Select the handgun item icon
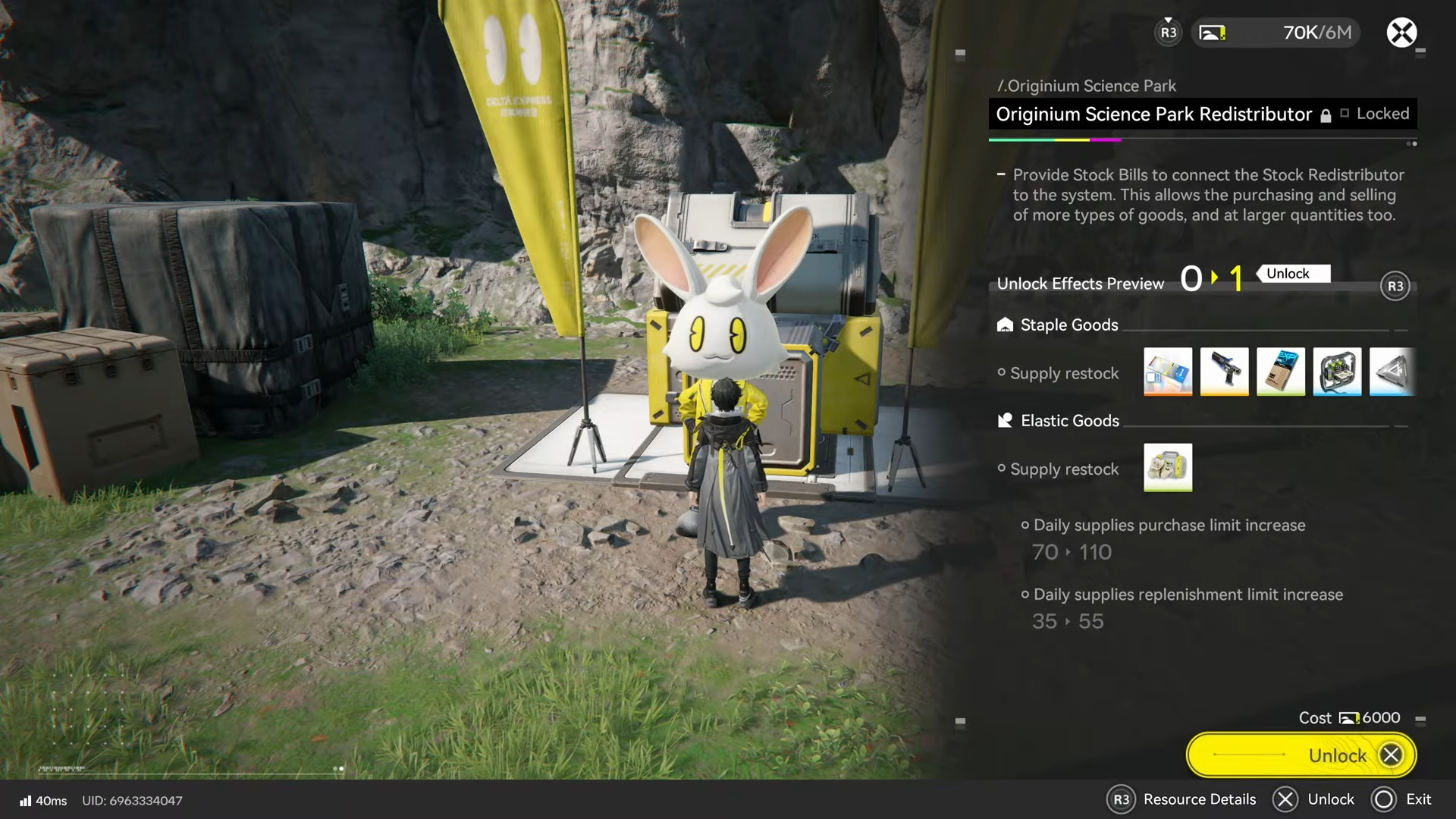The image size is (1456, 819). (1224, 372)
